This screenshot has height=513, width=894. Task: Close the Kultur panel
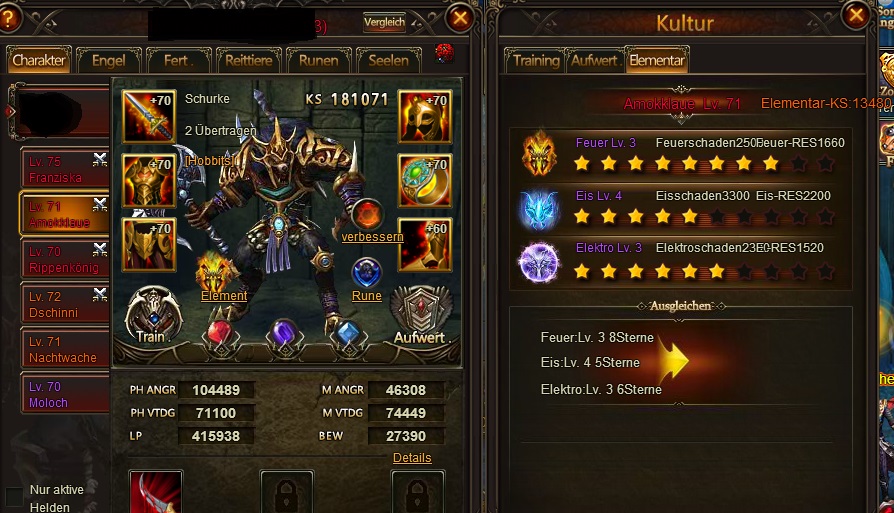[x=856, y=14]
